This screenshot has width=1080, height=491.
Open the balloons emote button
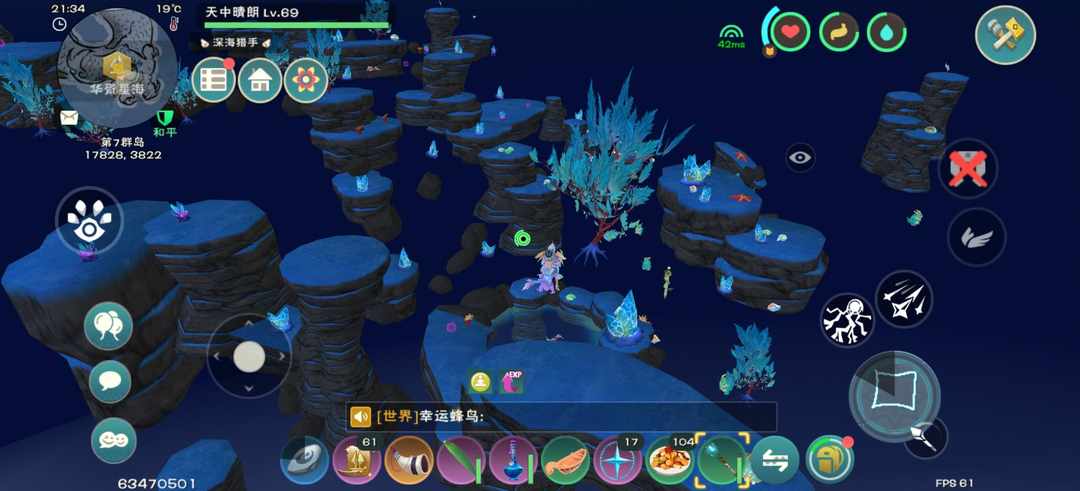click(108, 325)
